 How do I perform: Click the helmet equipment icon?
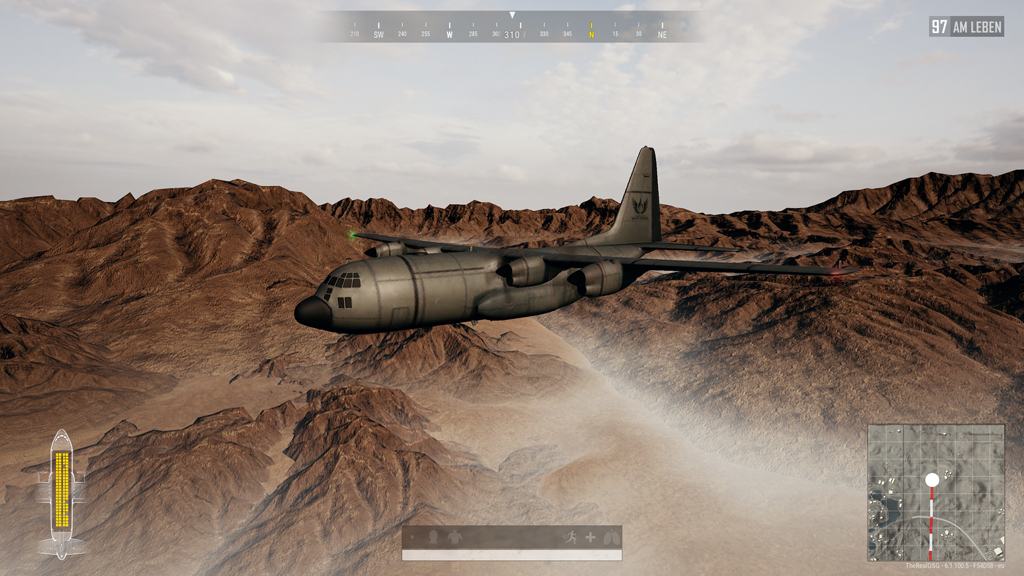433,537
